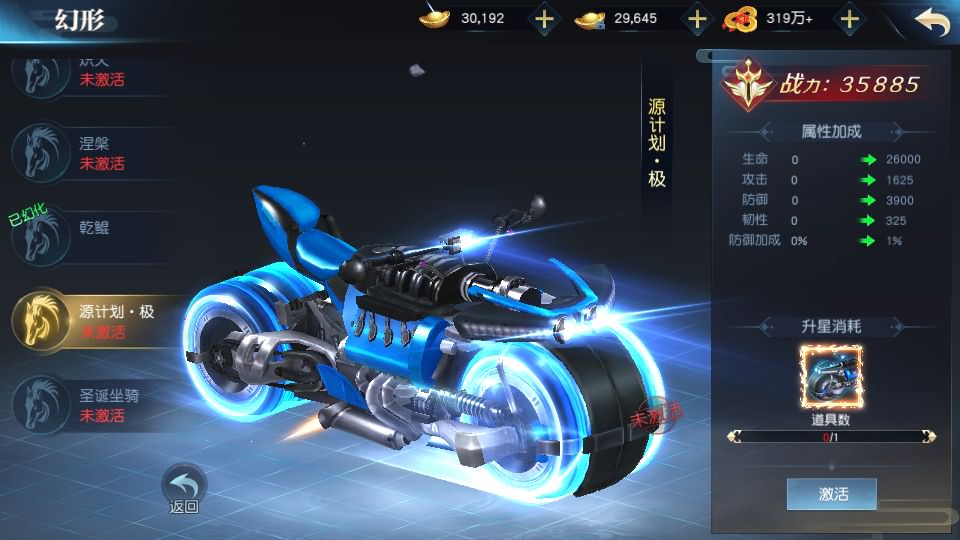960x540 pixels.
Task: Exit the screen with the top-right return arrow
Action: point(931,21)
